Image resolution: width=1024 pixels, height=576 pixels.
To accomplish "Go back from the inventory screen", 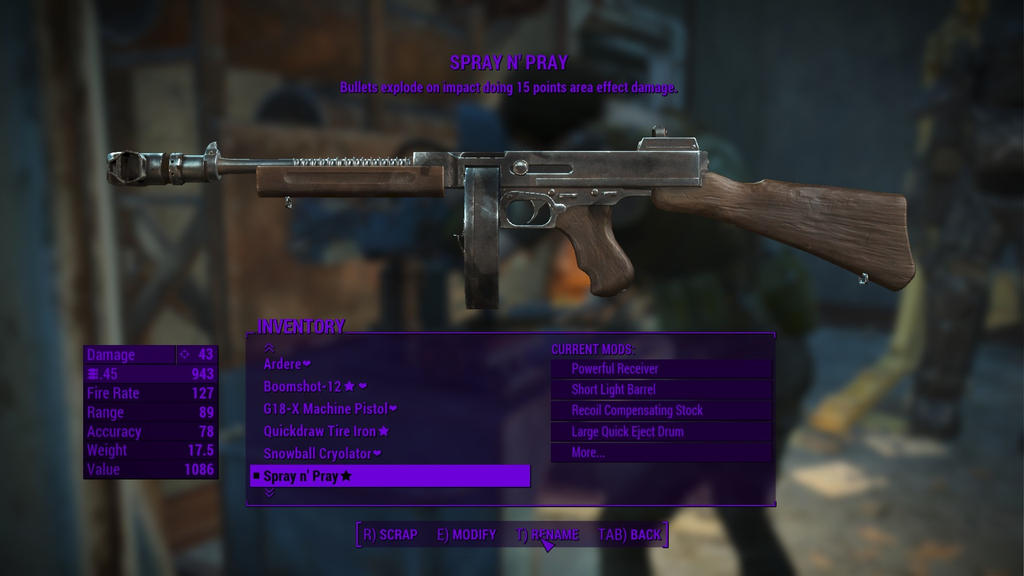I will click(630, 535).
